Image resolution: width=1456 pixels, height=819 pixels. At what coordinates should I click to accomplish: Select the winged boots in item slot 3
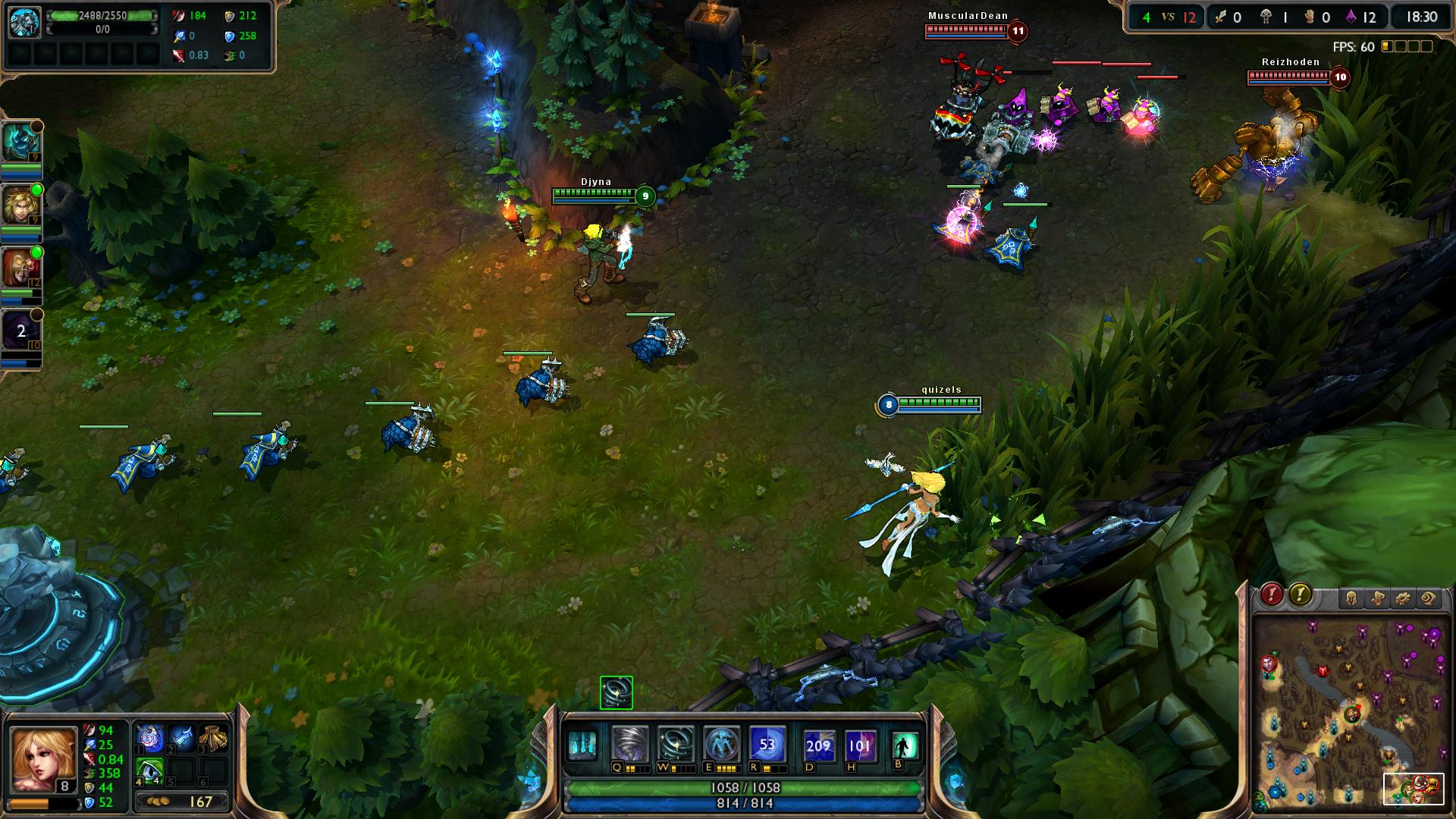coord(213,739)
